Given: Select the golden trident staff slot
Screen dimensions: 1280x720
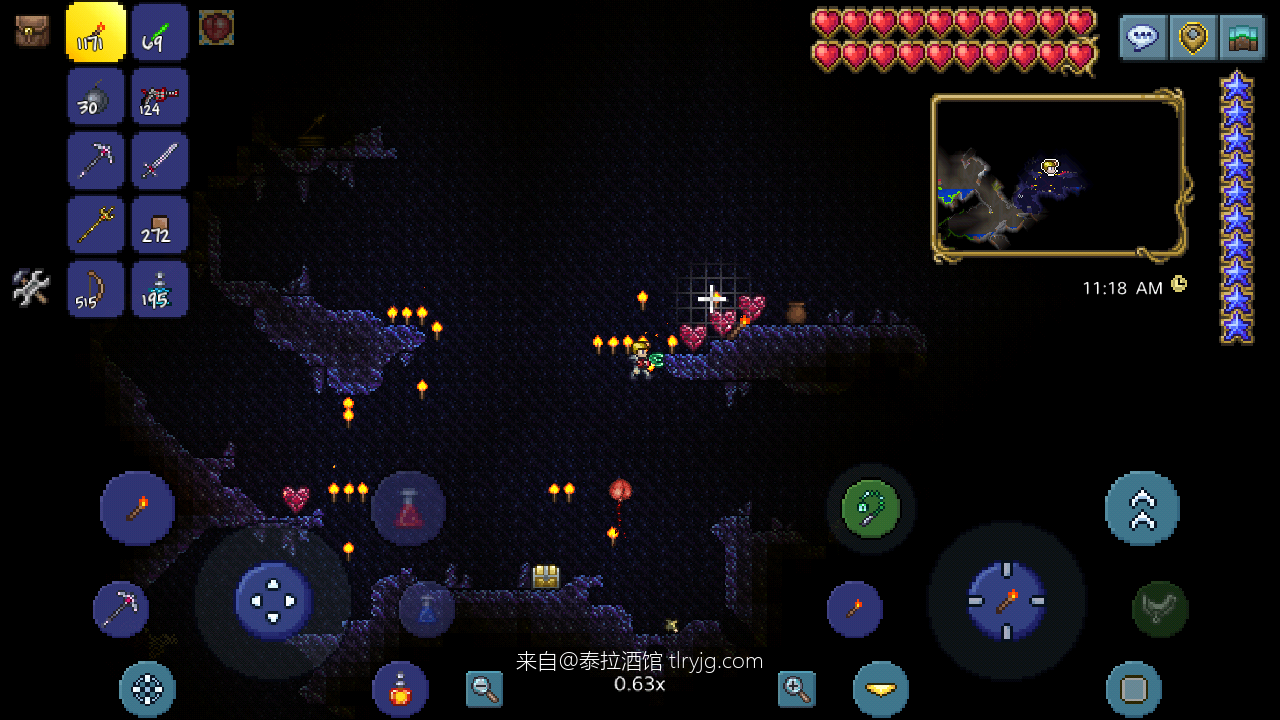Looking at the screenshot, I should click(x=96, y=224).
